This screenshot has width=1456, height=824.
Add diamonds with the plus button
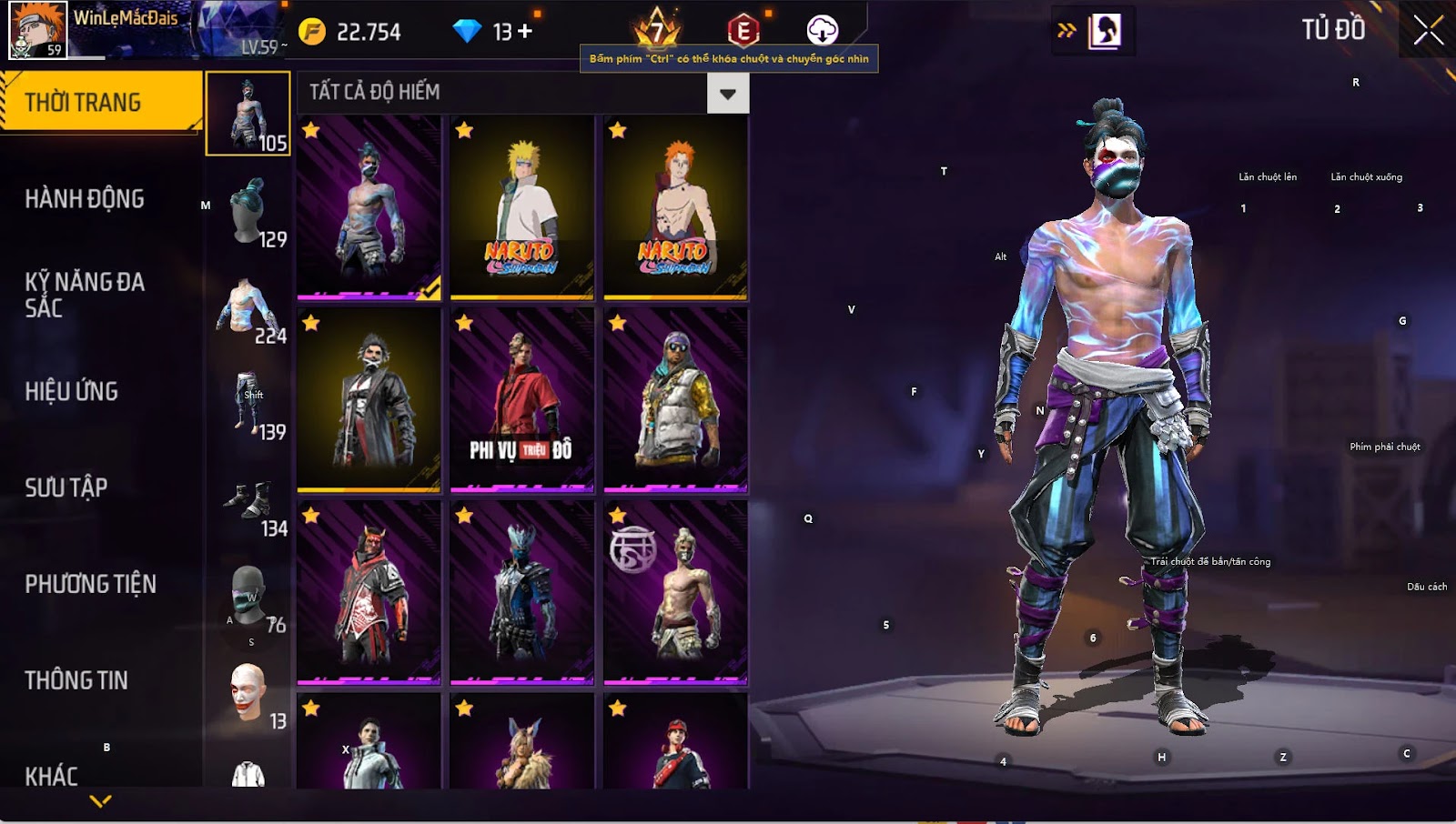point(525,32)
